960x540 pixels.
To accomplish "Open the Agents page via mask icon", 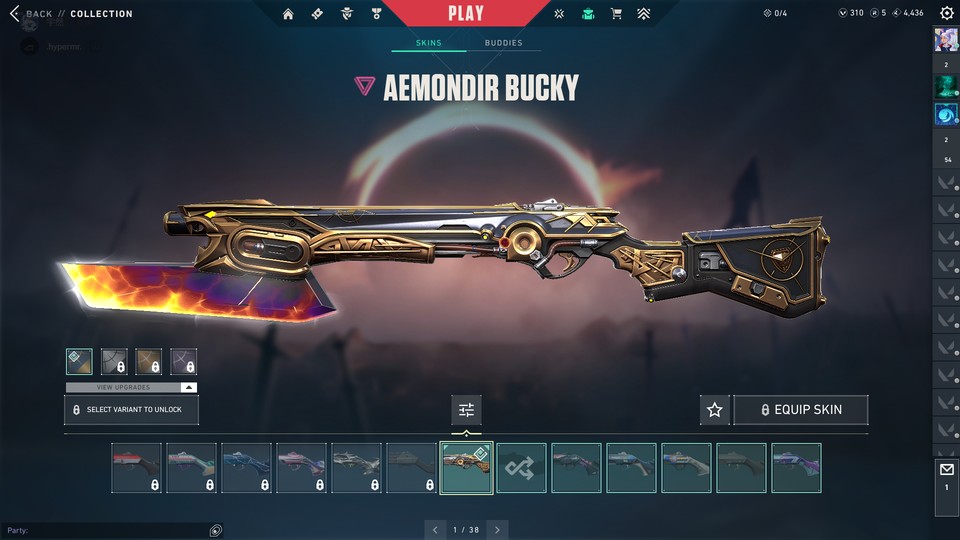I will pyautogui.click(x=346, y=14).
